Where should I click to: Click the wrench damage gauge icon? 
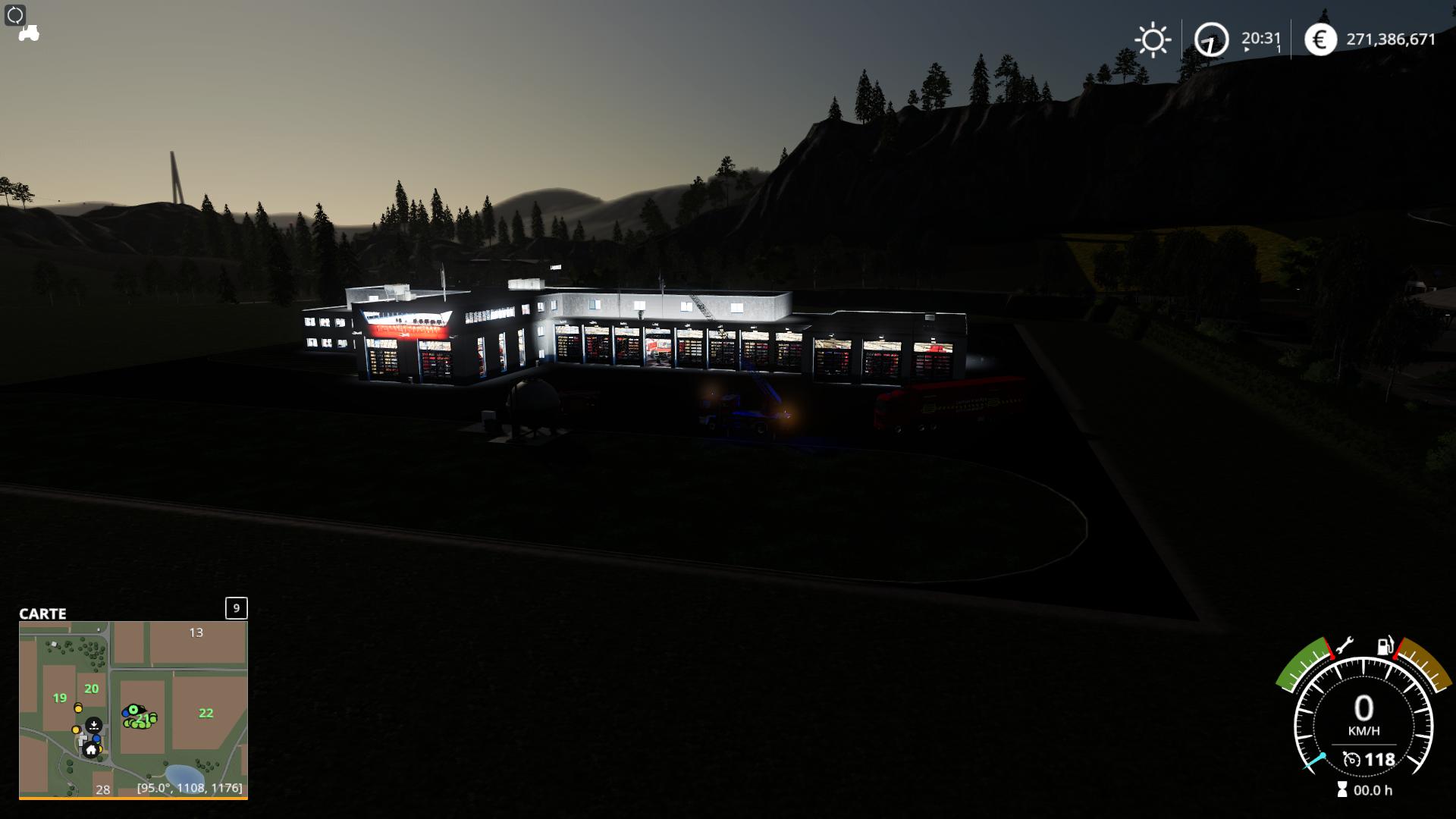point(1345,646)
